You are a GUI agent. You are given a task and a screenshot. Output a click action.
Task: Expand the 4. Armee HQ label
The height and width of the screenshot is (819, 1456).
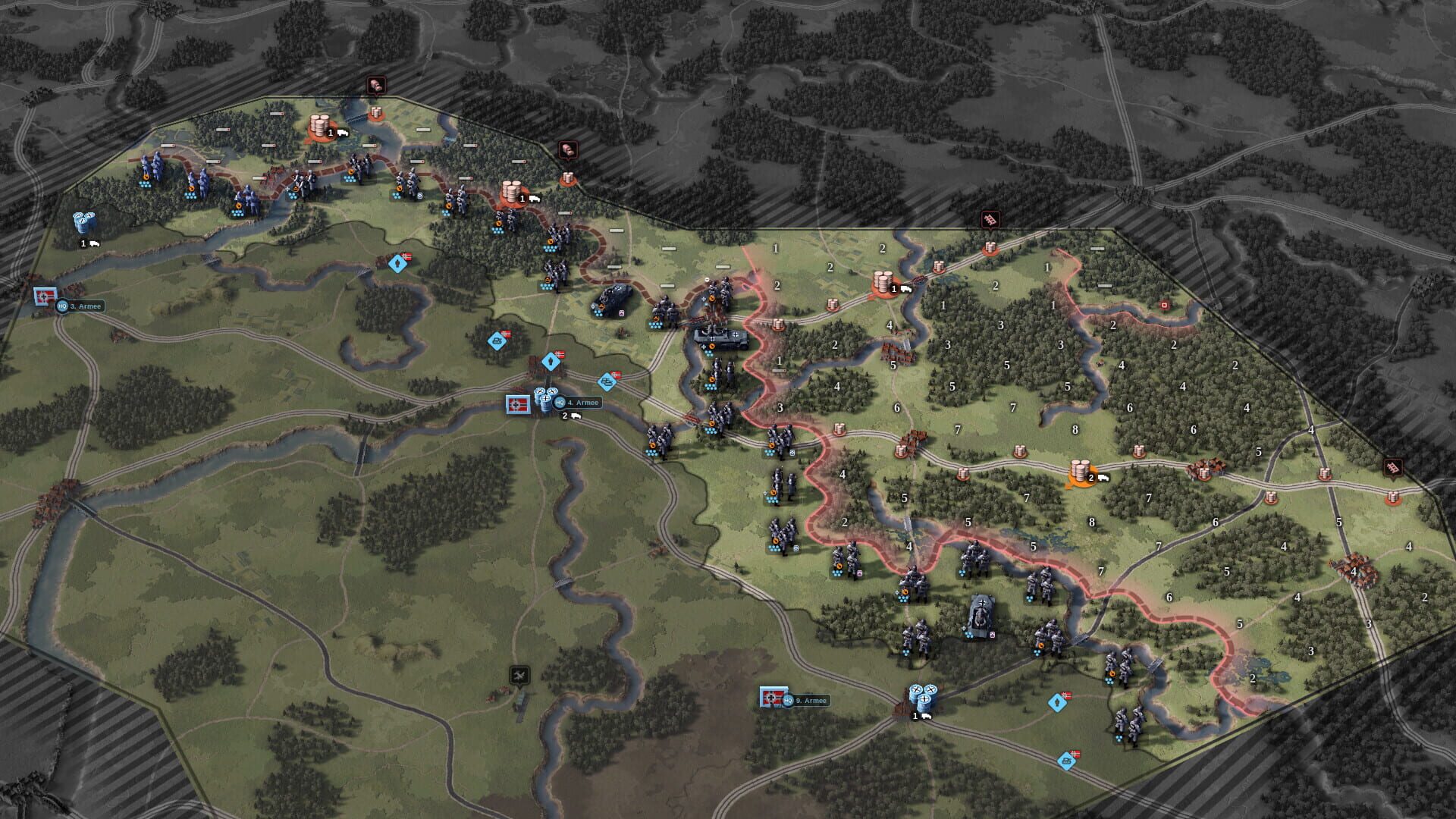pyautogui.click(x=580, y=403)
